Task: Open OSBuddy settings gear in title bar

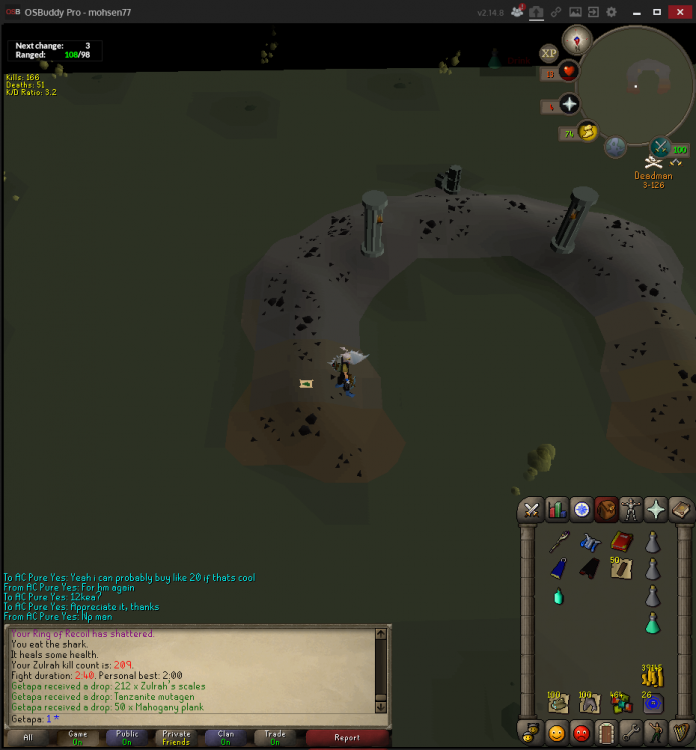Action: pos(611,12)
